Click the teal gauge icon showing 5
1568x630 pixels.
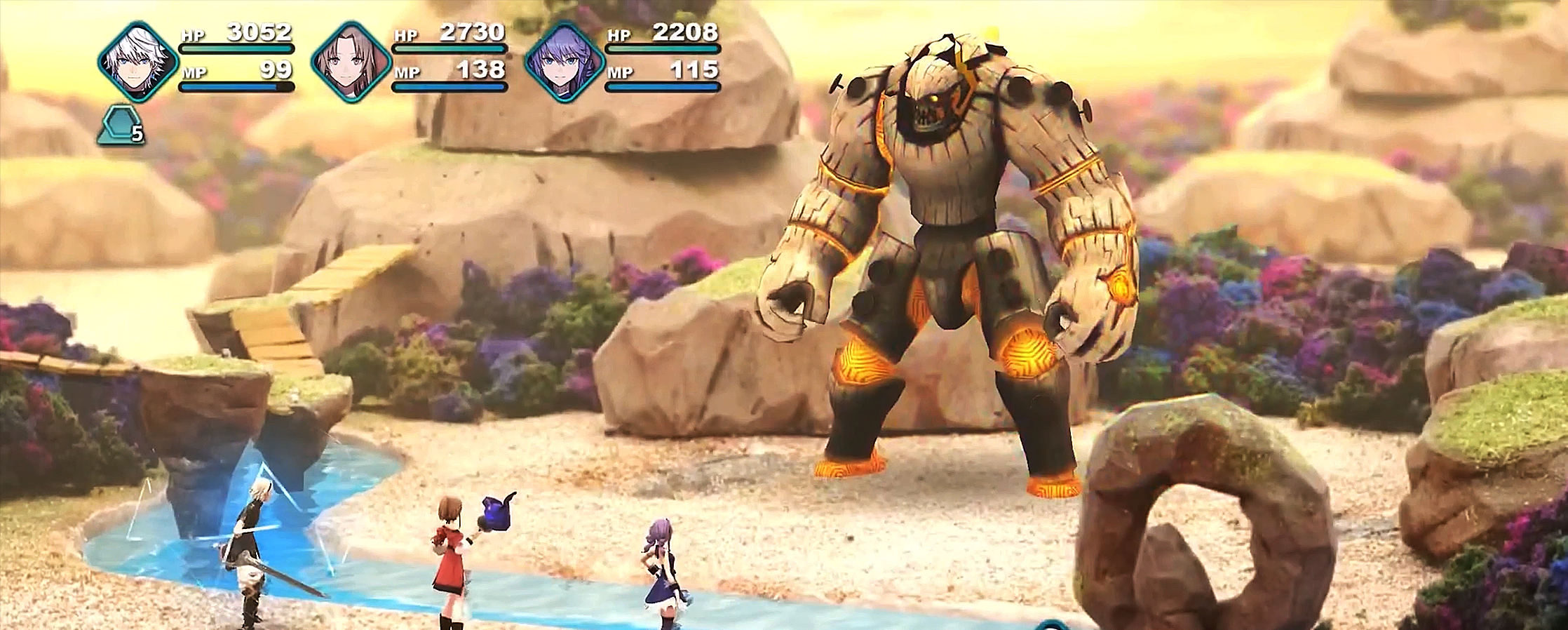[121, 126]
